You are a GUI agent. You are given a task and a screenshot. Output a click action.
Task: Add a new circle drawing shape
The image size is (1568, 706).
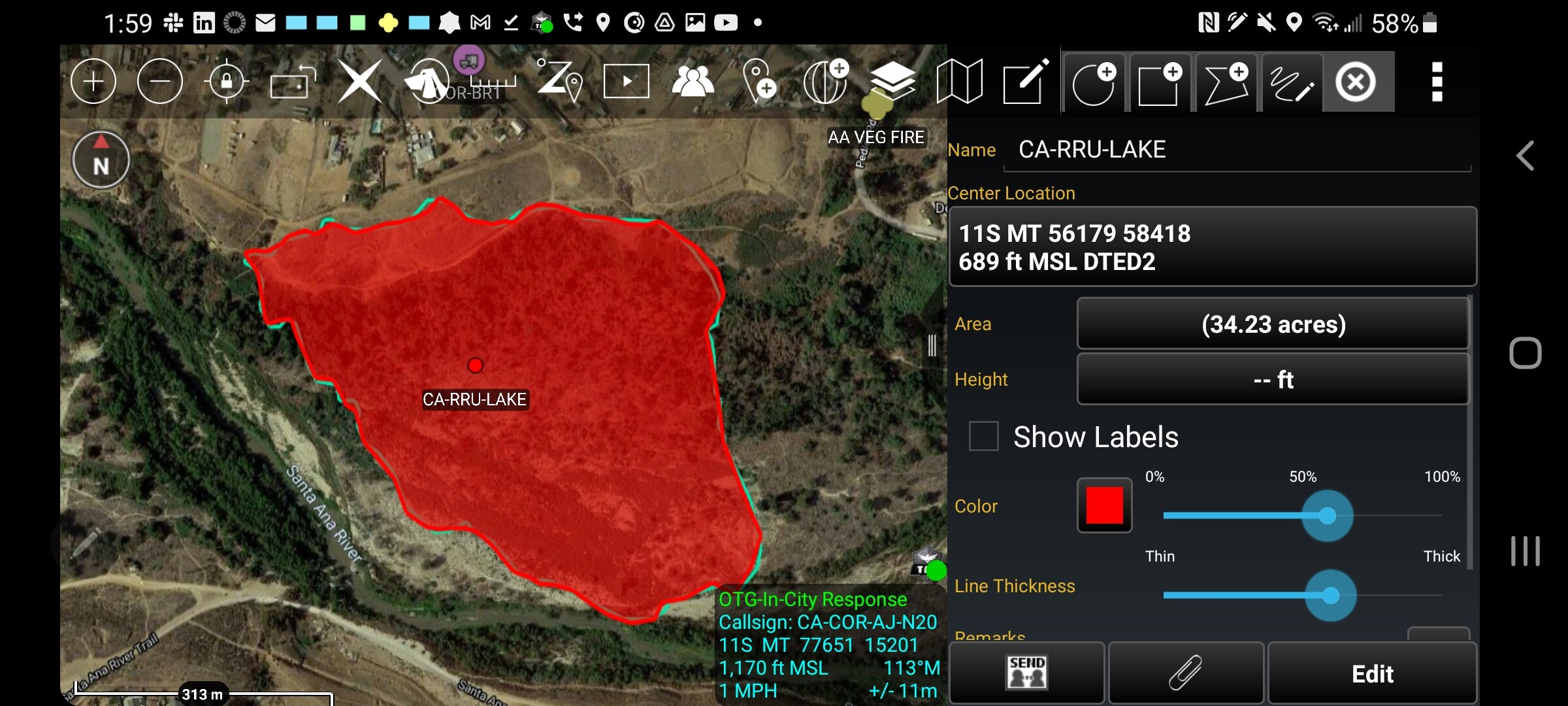[x=1094, y=83]
